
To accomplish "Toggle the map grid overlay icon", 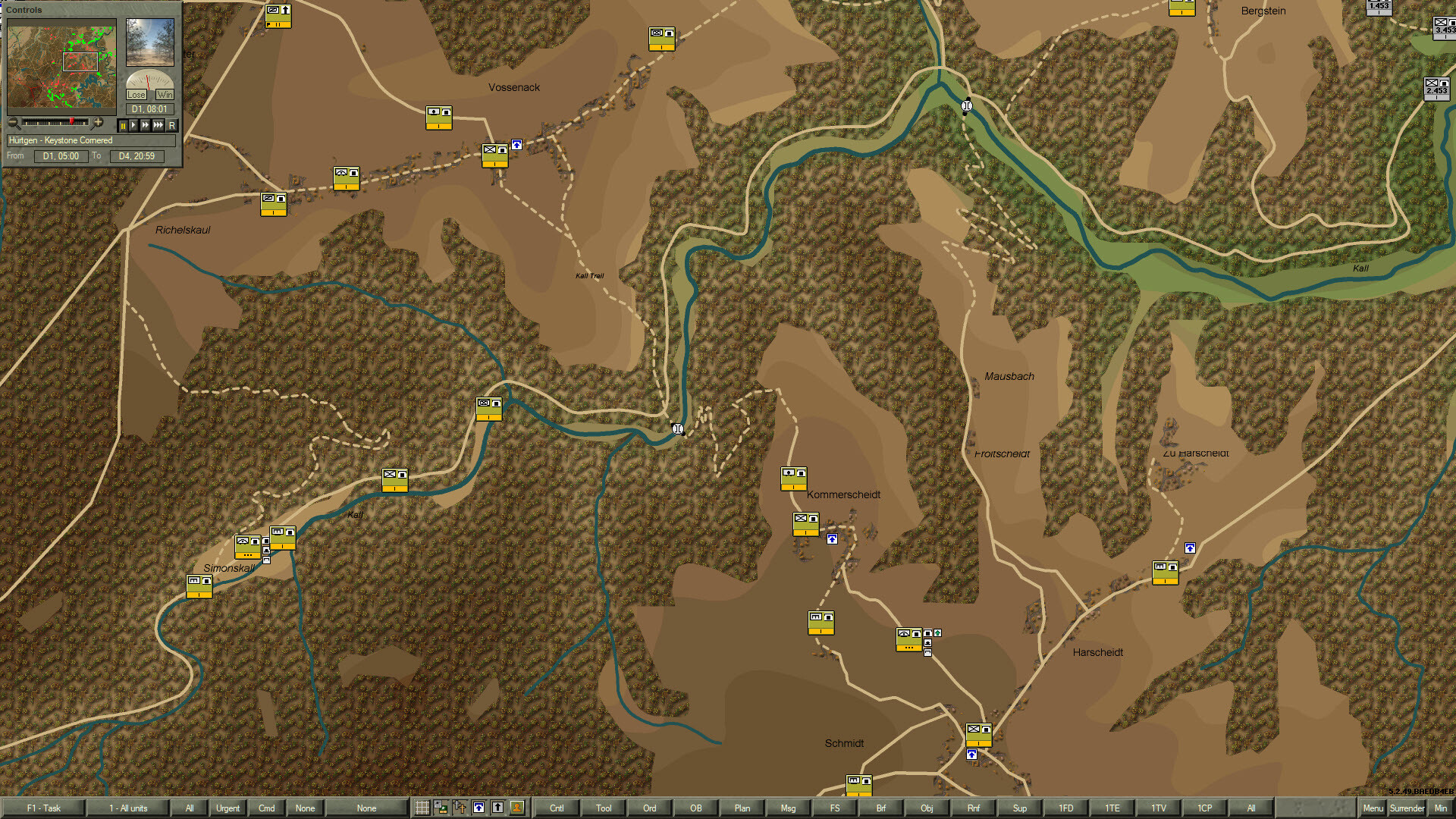I will tap(422, 808).
